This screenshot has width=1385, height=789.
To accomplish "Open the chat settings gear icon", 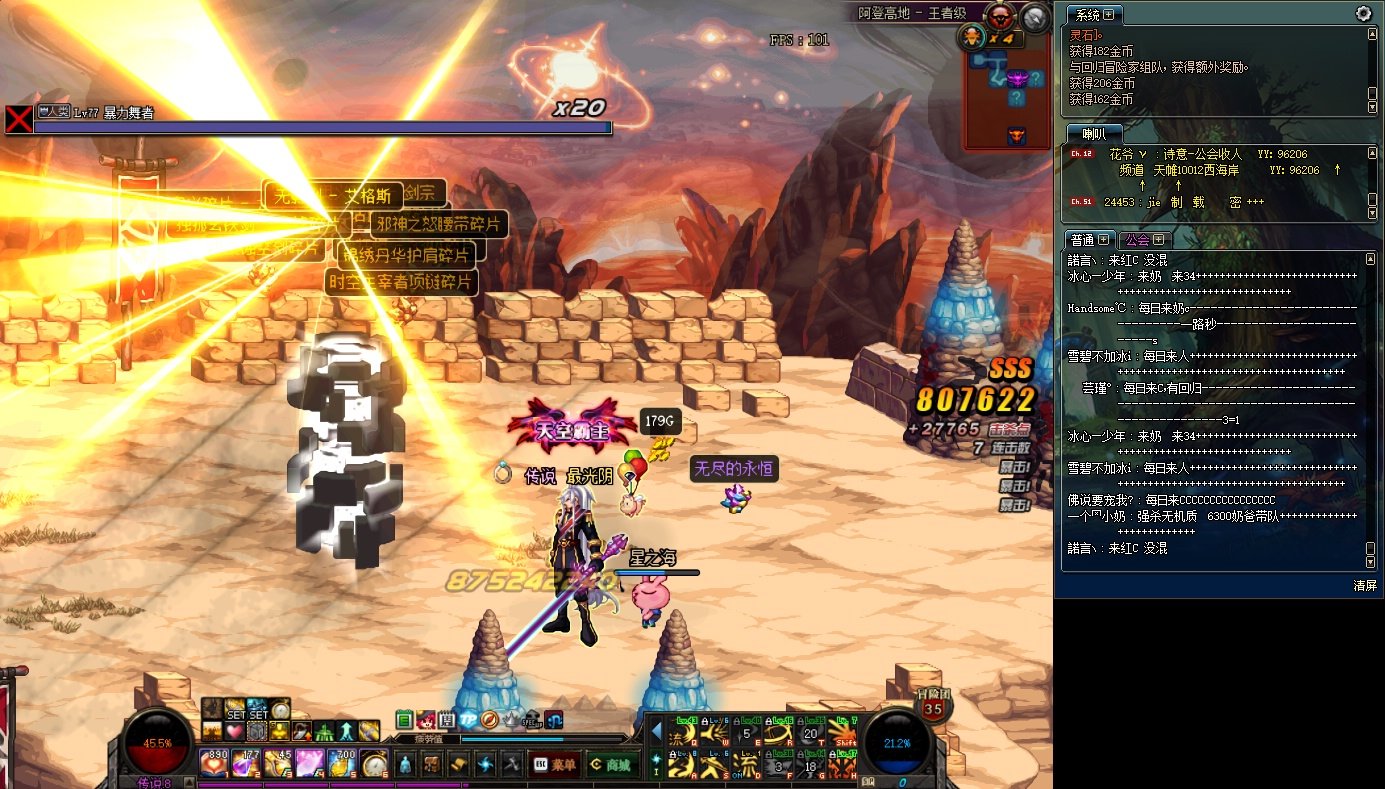I will (1363, 14).
